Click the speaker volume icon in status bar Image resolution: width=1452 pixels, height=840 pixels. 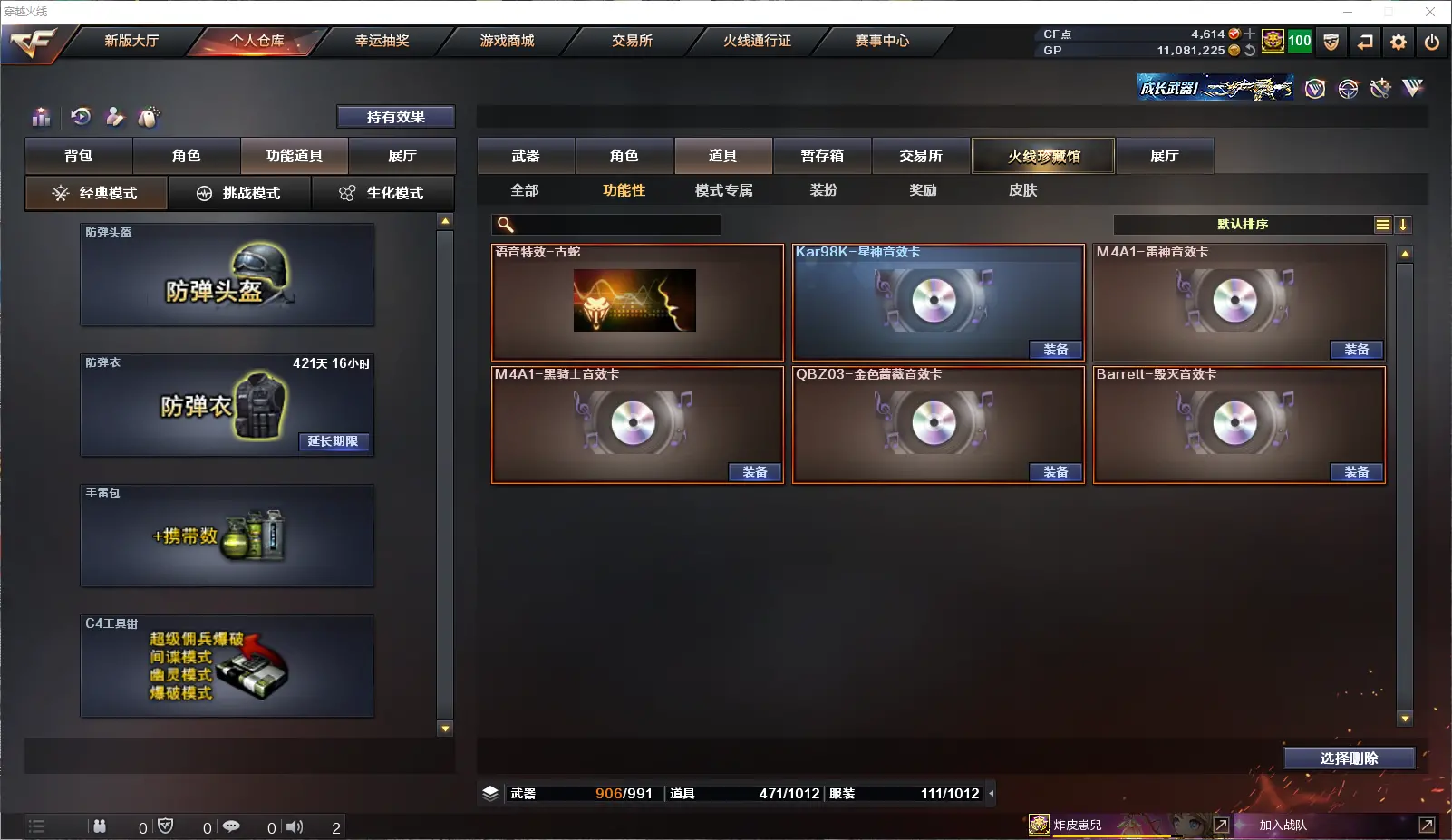pos(294,826)
